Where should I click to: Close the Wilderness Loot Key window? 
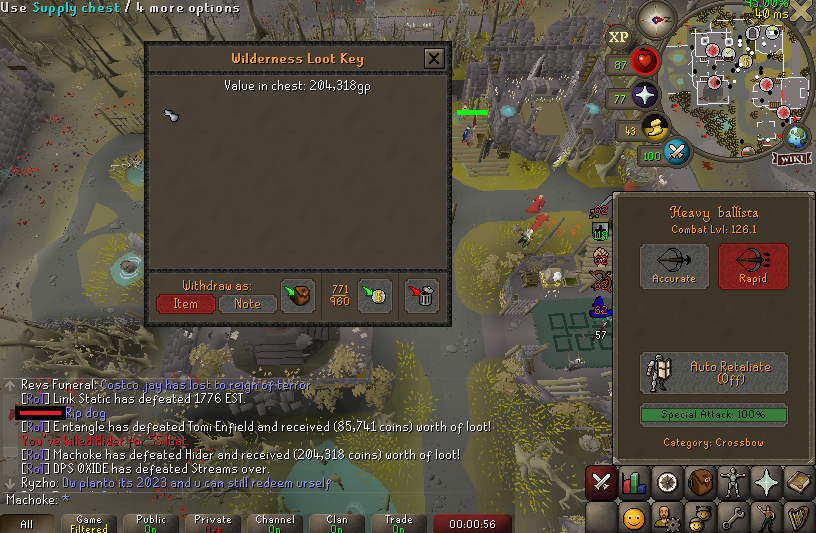(x=434, y=58)
